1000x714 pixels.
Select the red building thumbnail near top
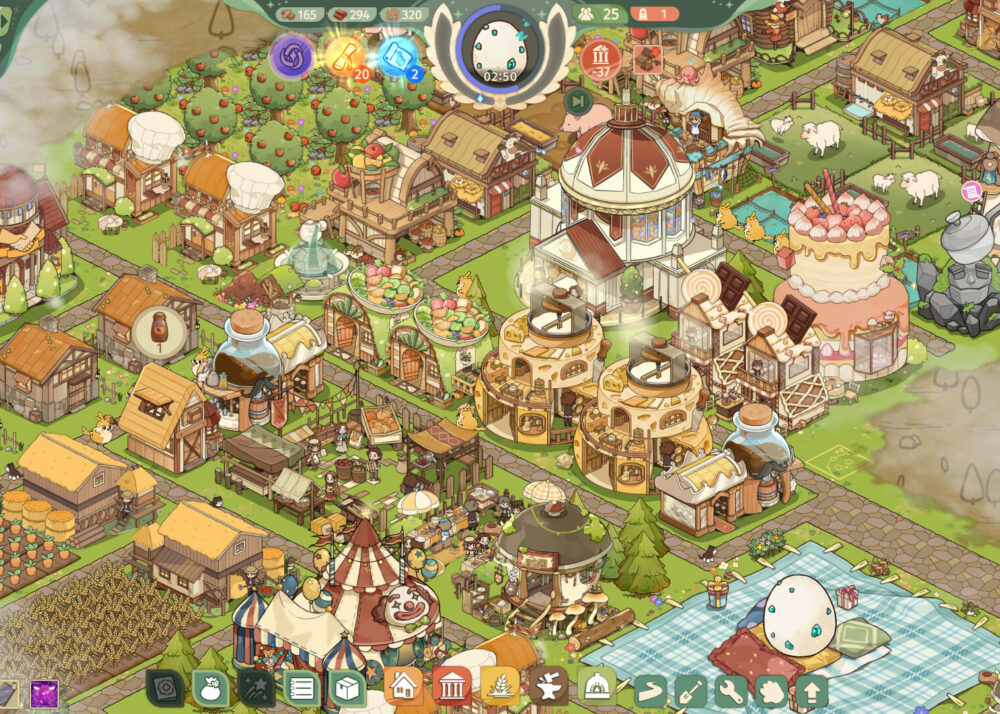click(648, 56)
